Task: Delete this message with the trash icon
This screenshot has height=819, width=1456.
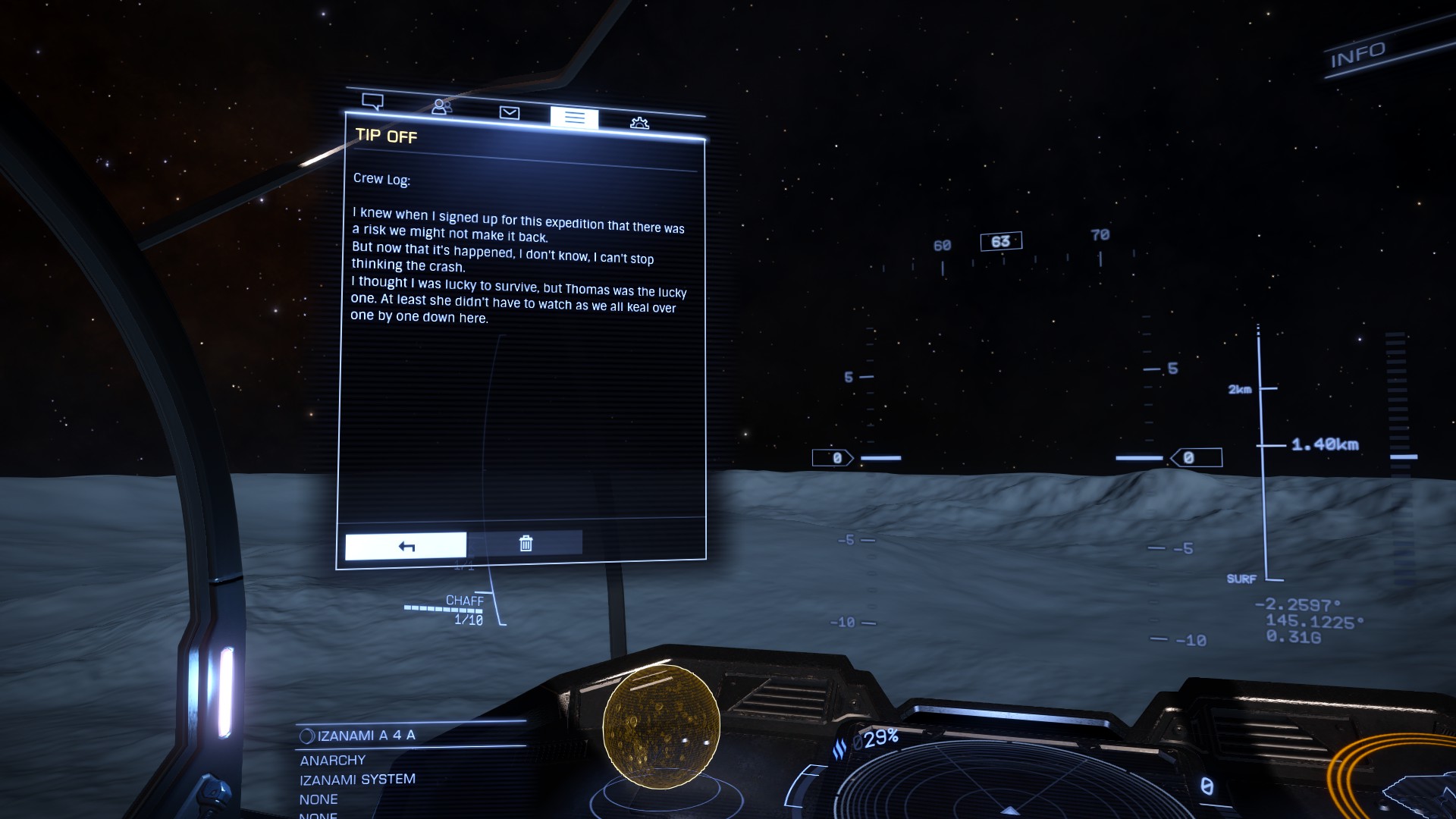Action: tap(526, 543)
